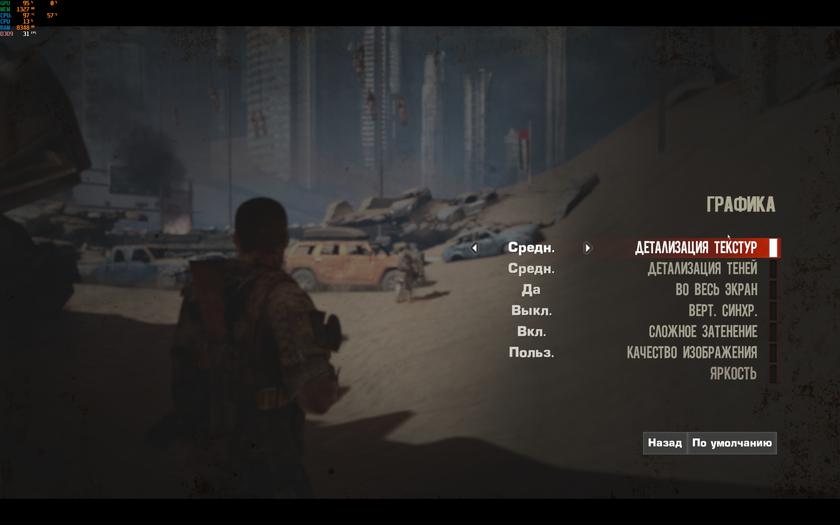The height and width of the screenshot is (525, 840).
Task: Select the Сложное затенение option
Action: pyautogui.click(x=702, y=332)
